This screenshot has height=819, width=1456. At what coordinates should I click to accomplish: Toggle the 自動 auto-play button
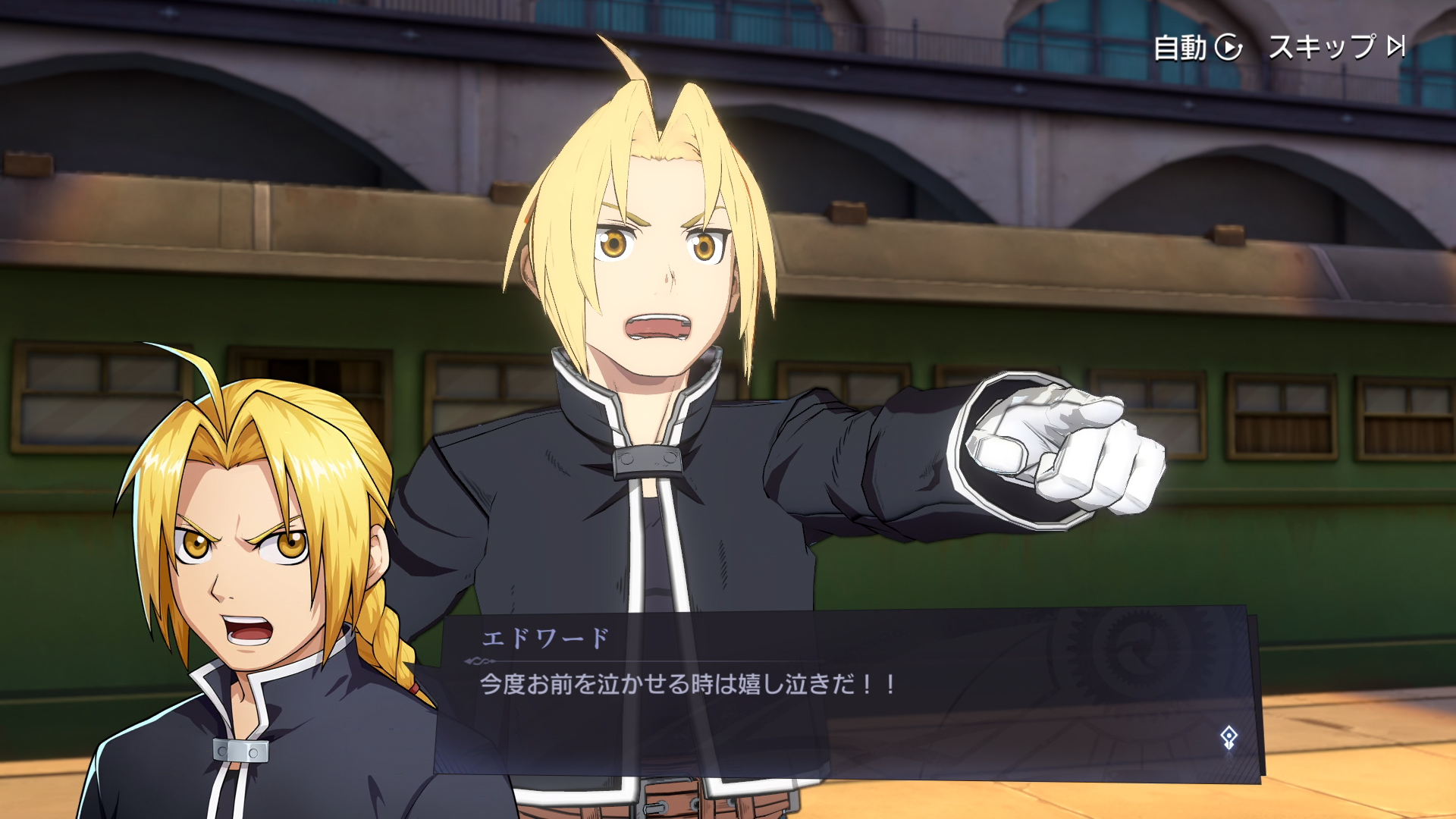click(1197, 47)
